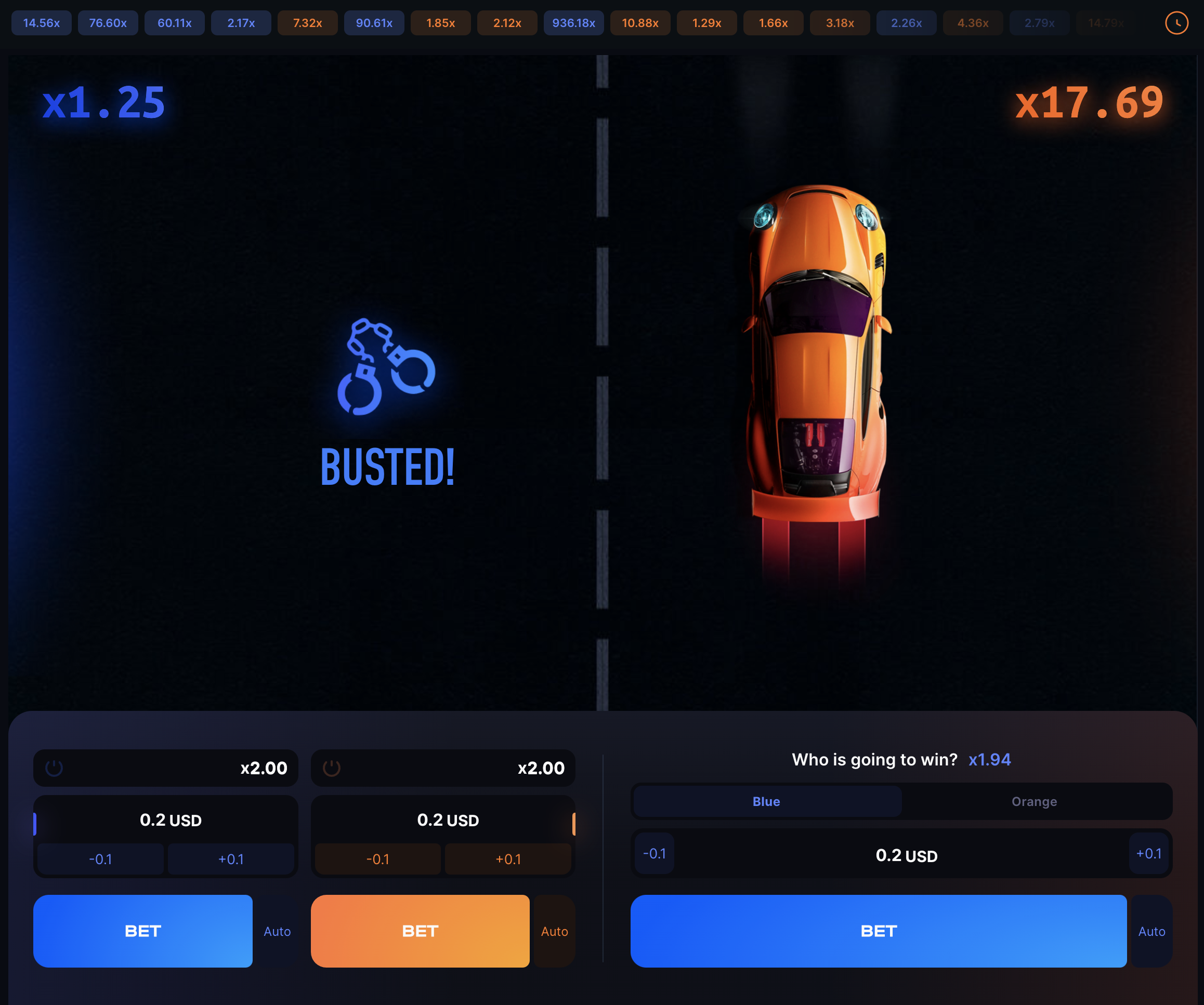The width and height of the screenshot is (1204, 1005).
Task: Open the 936.18x past round result
Action: tap(573, 23)
